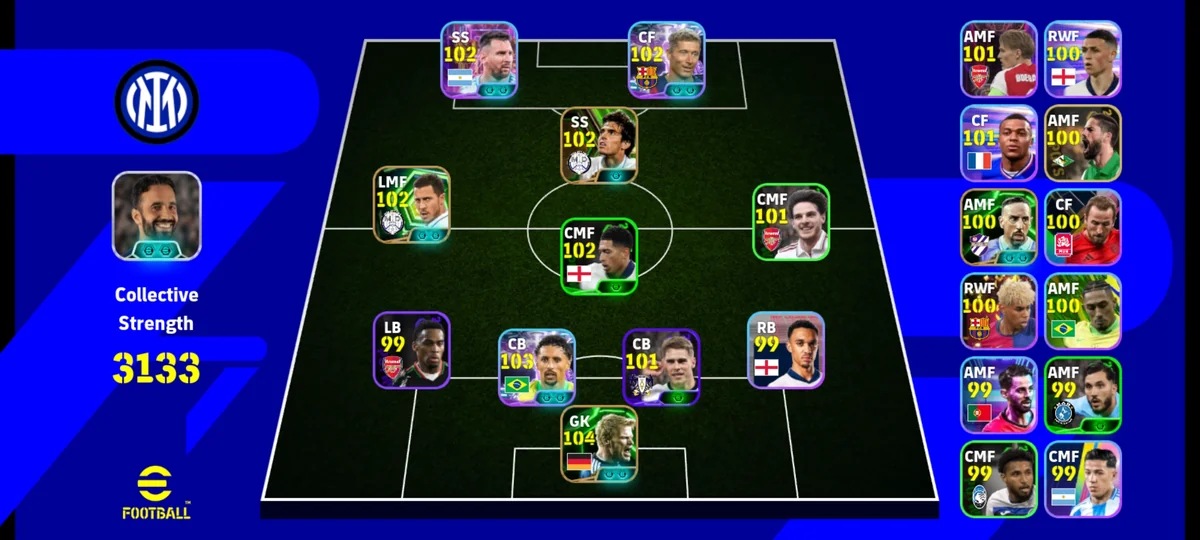The height and width of the screenshot is (540, 1200).
Task: Pick the RWF 100 Barcelona substitute card
Action: point(998,311)
